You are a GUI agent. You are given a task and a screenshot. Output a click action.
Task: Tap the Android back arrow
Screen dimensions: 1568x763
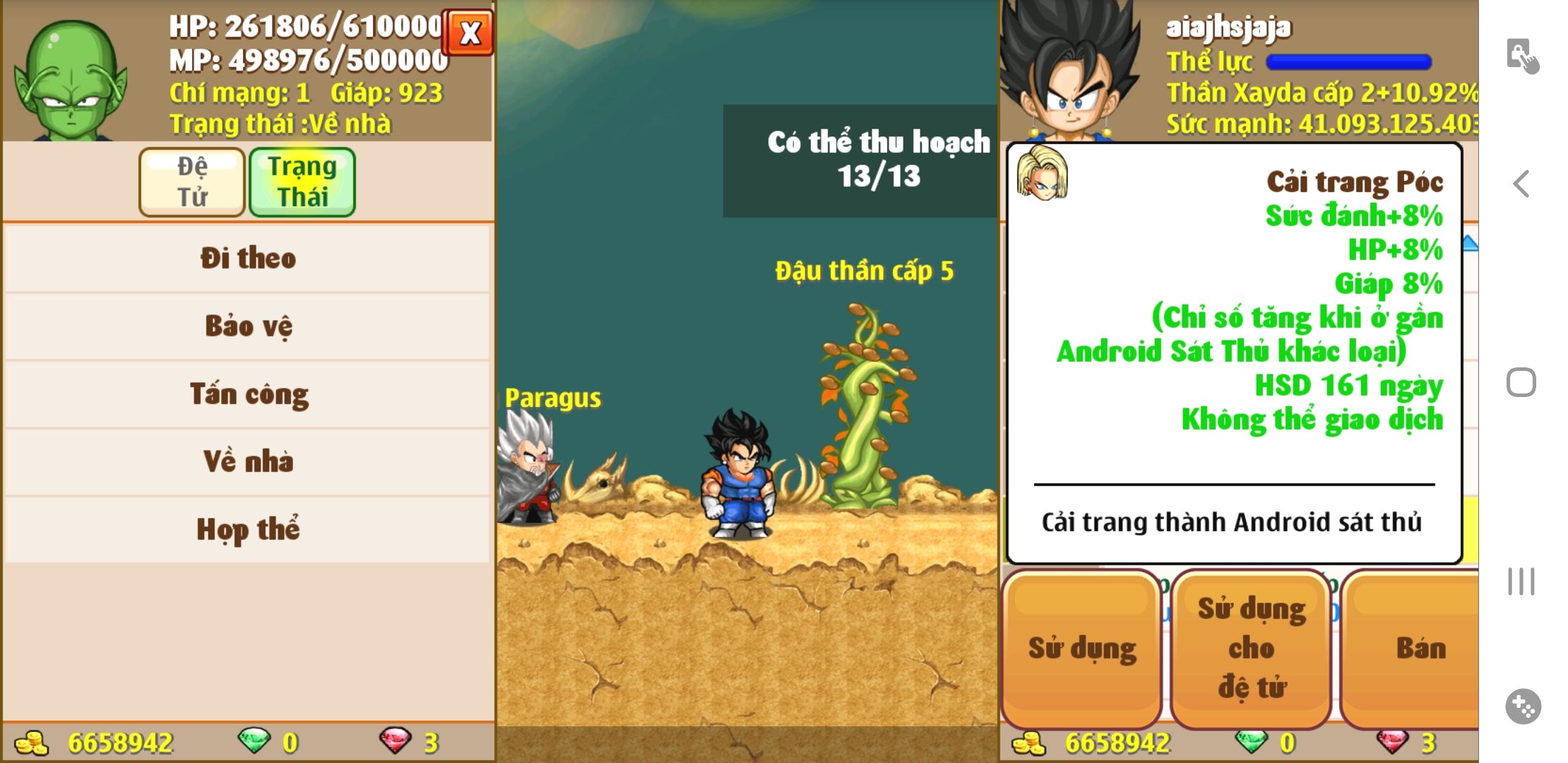(1521, 184)
